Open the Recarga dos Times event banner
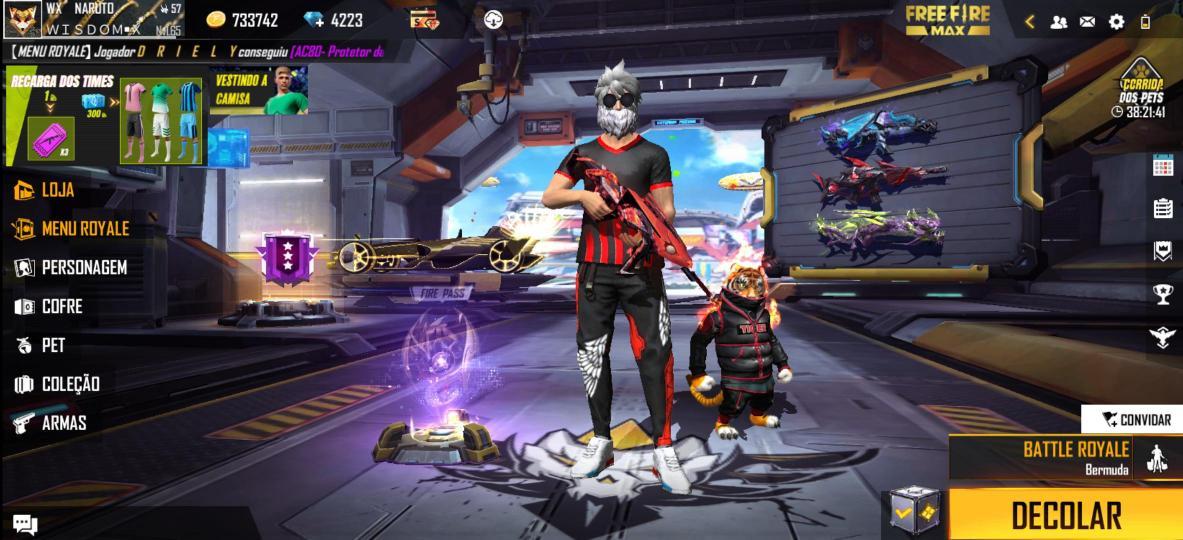Screen dimensions: 1183x540 click(60, 115)
